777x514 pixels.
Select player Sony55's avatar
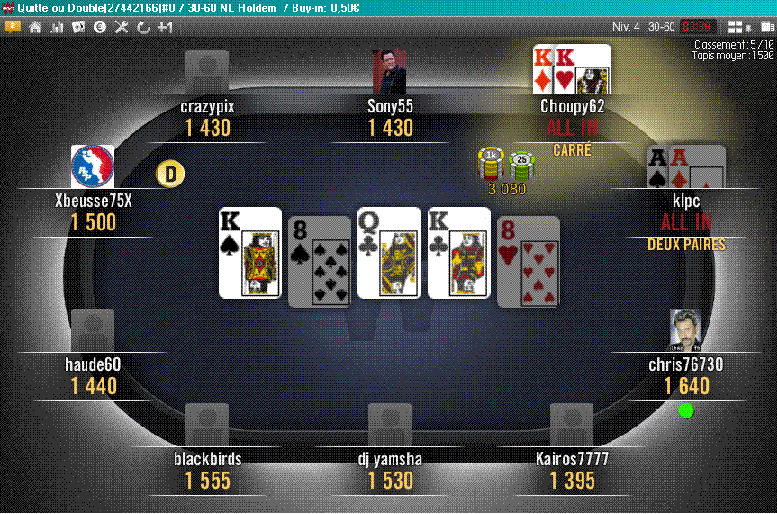click(x=390, y=71)
